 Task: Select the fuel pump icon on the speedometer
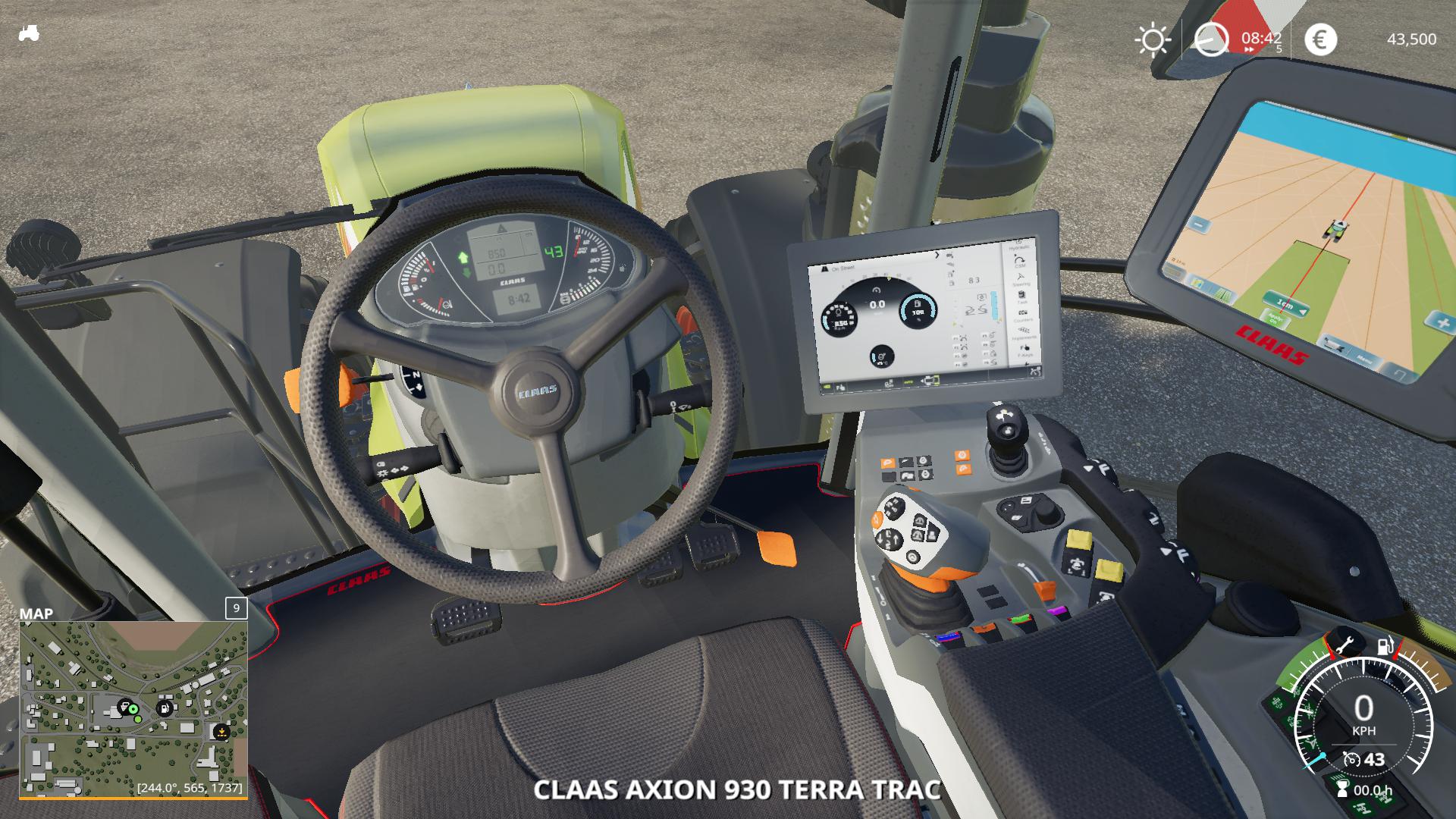point(1385,645)
